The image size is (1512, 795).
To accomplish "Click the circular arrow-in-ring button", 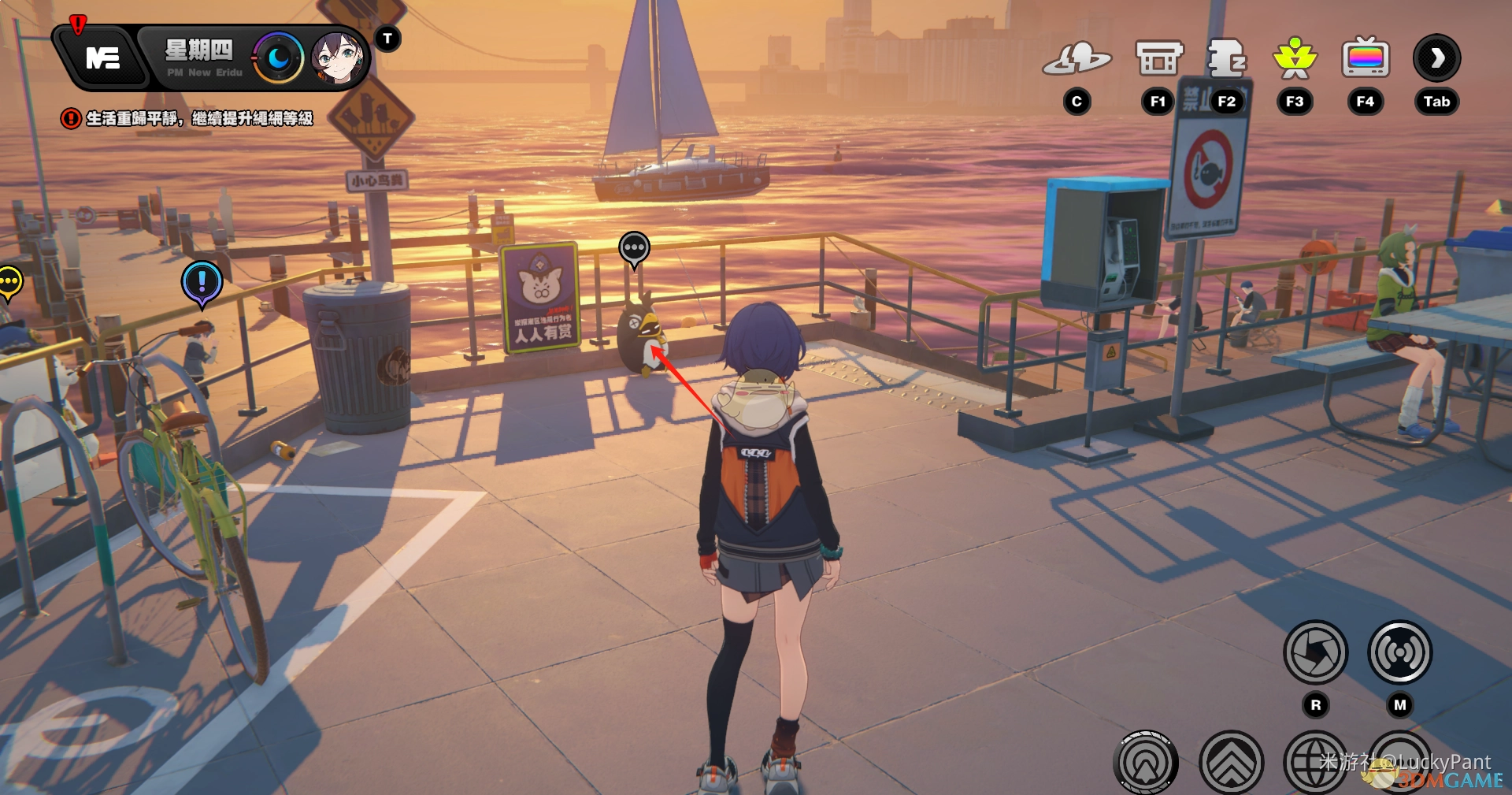I will 1146,763.
